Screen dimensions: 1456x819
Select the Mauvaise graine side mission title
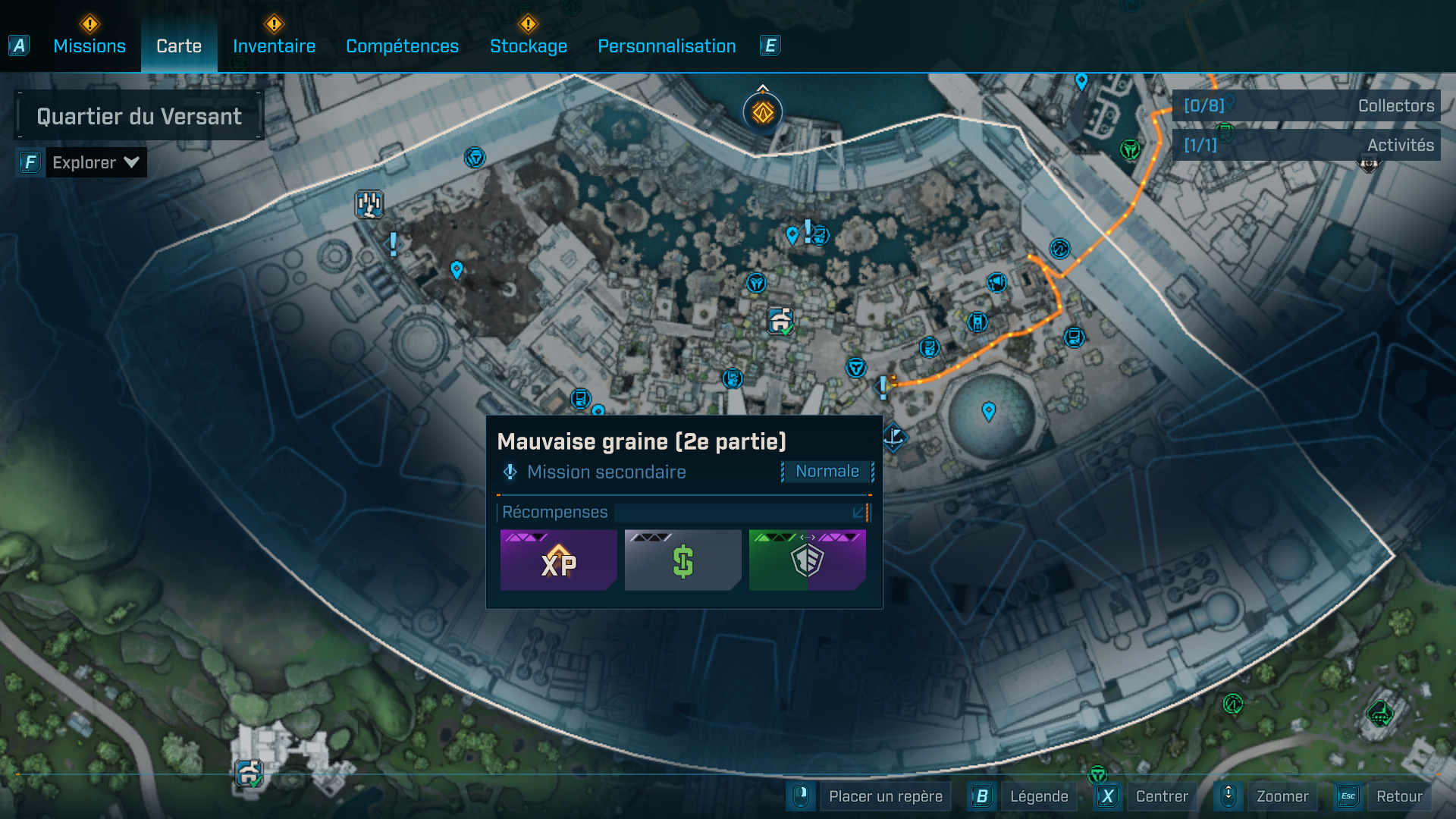(x=642, y=441)
